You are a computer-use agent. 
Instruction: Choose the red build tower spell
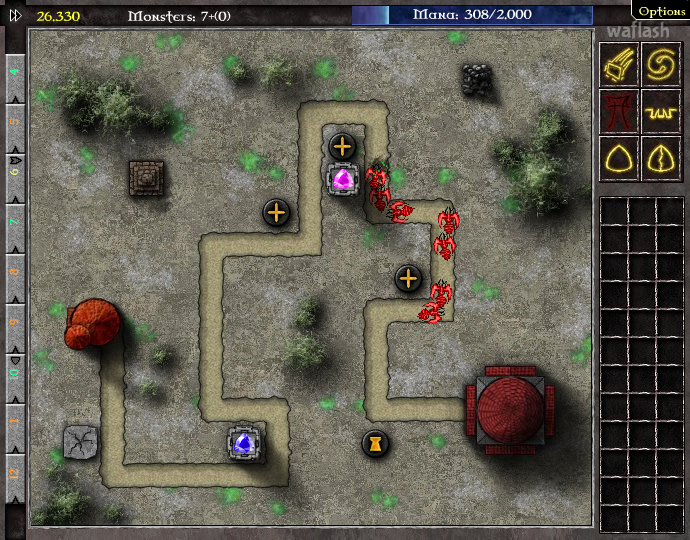tap(619, 111)
